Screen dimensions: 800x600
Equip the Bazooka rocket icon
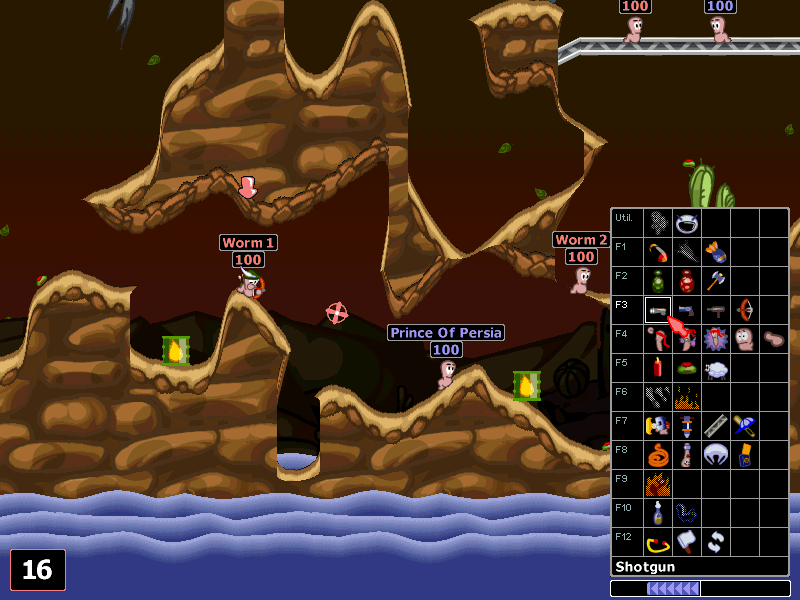[657, 250]
